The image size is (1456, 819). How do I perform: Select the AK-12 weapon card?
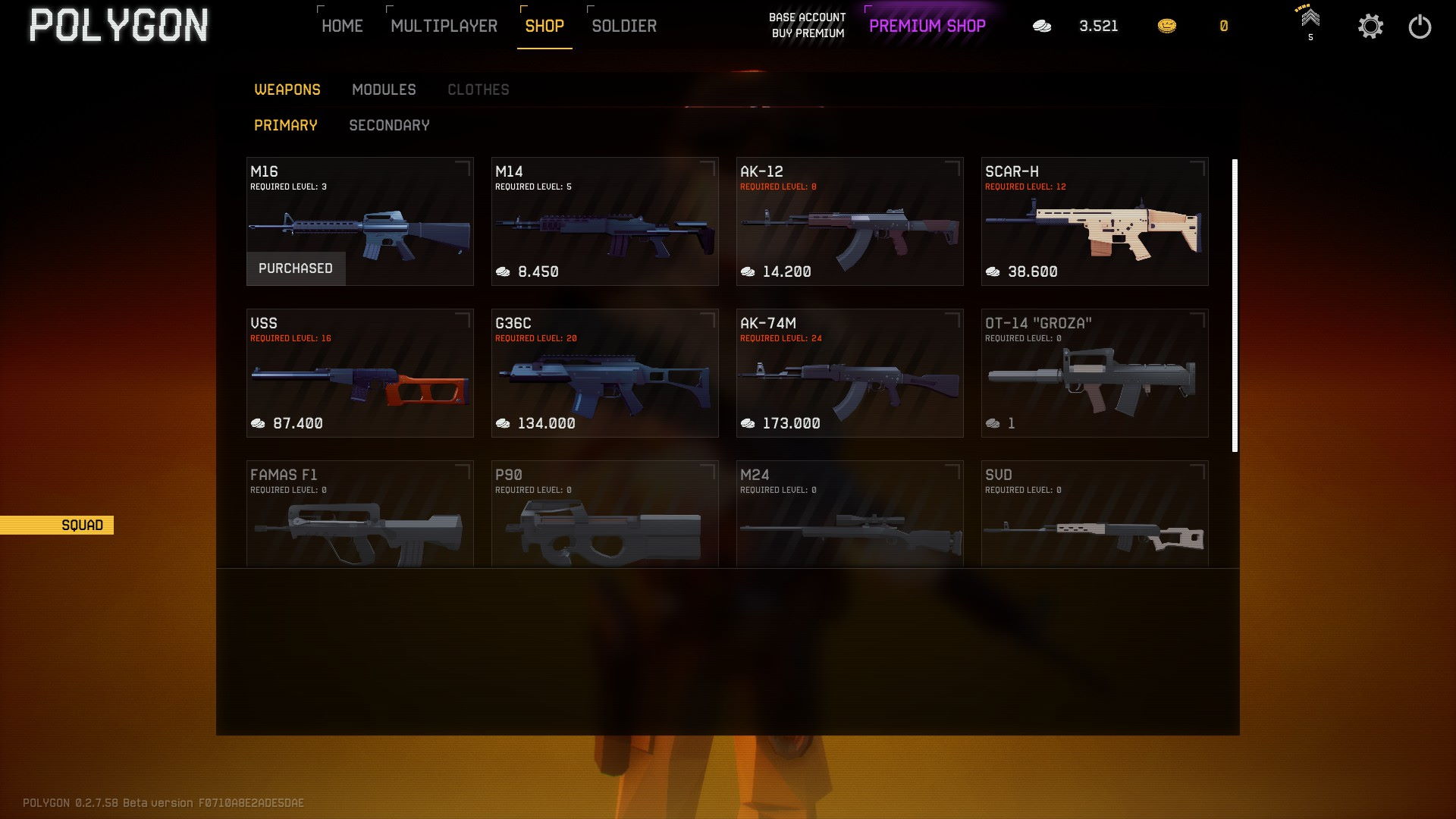pos(849,221)
